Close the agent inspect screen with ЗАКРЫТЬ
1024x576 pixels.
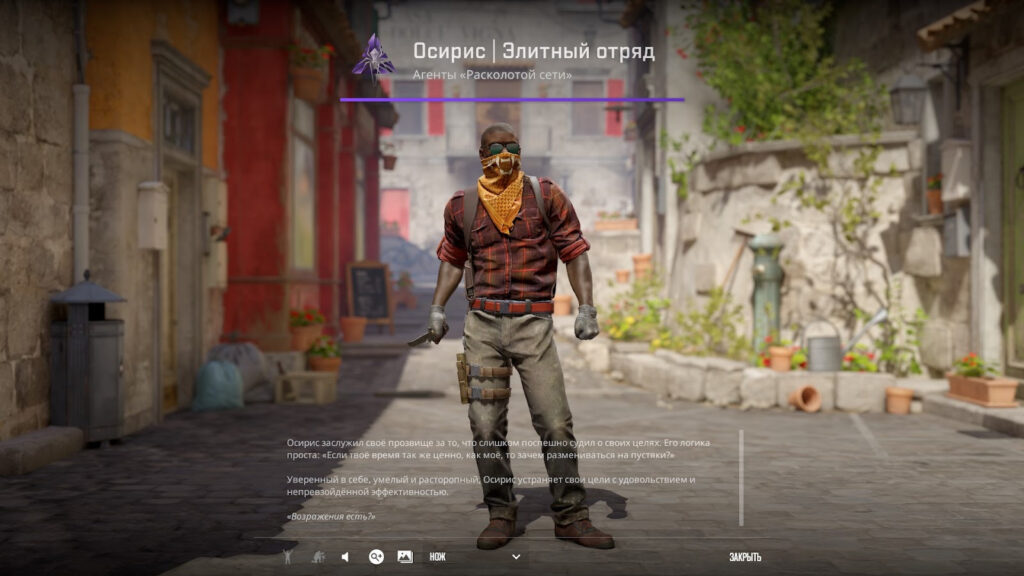coord(745,557)
